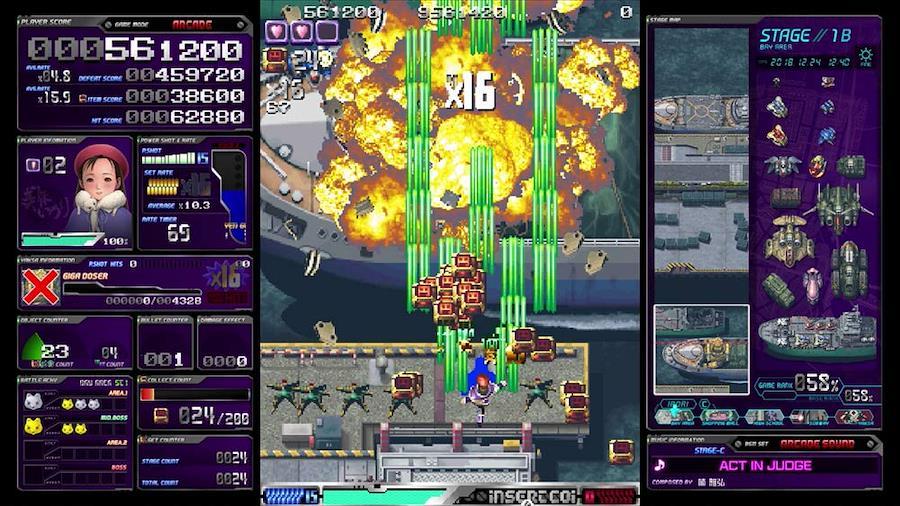Click the treasure chest collect count icon
This screenshot has height=506, width=900.
click(x=160, y=415)
